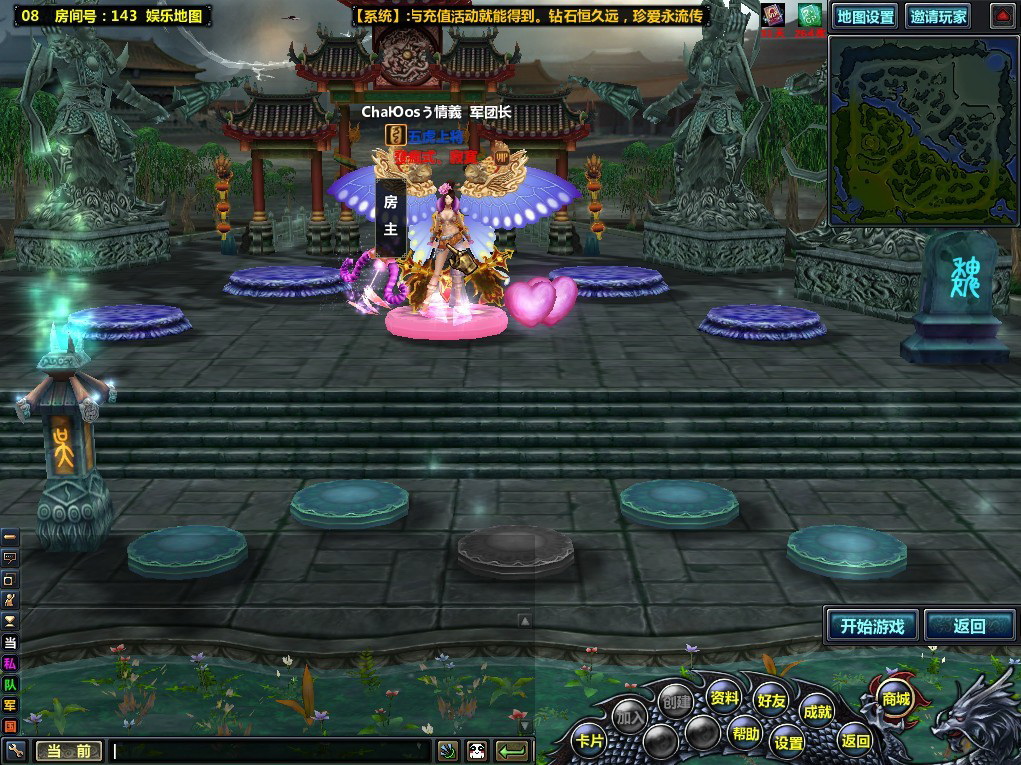Open the panda emoticon picker
Screen dimensions: 1021x765
click(x=476, y=750)
